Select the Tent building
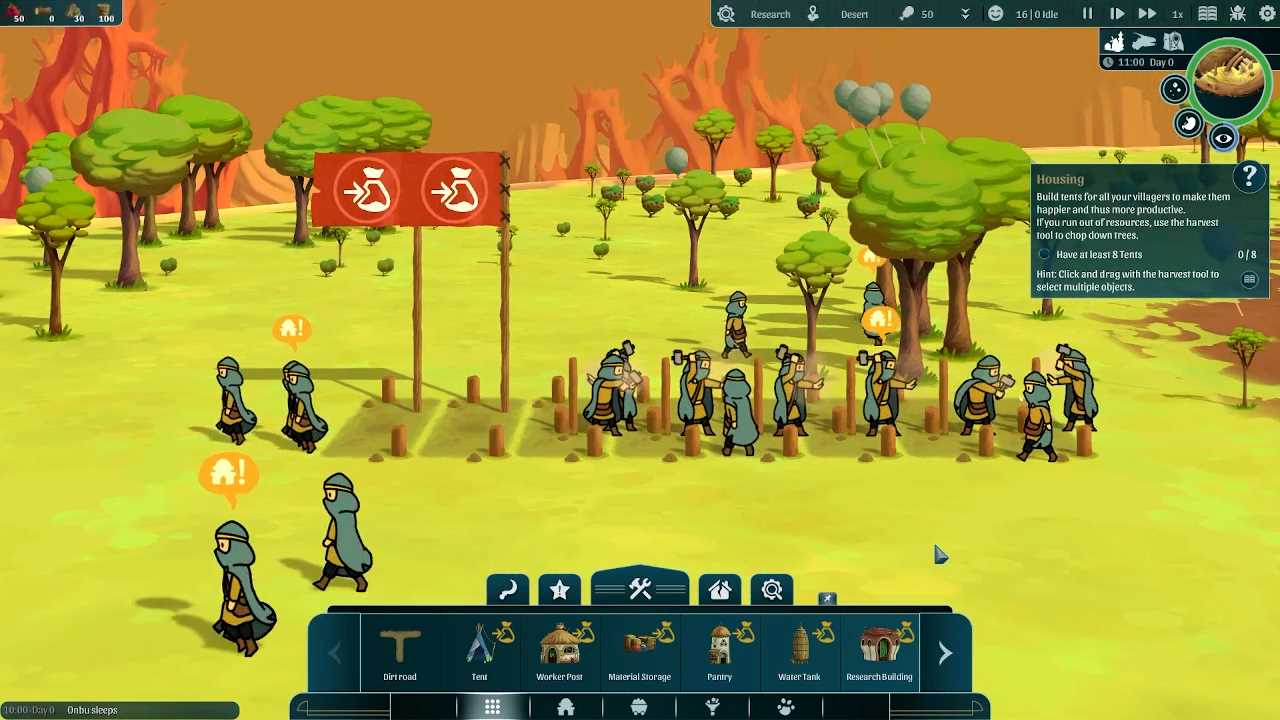The height and width of the screenshot is (720, 1280). click(480, 652)
